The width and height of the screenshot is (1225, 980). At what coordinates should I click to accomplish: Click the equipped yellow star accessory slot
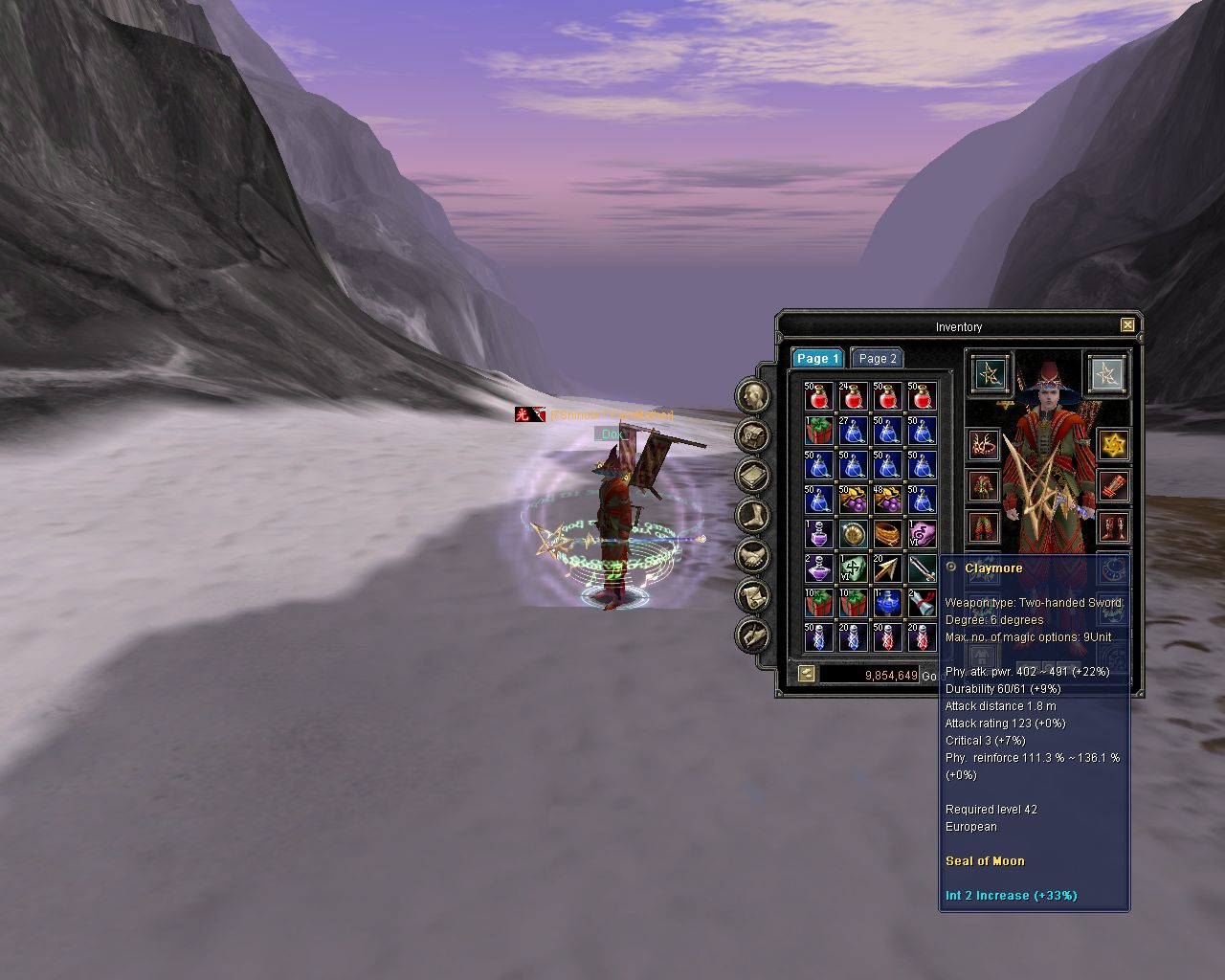[x=1113, y=444]
